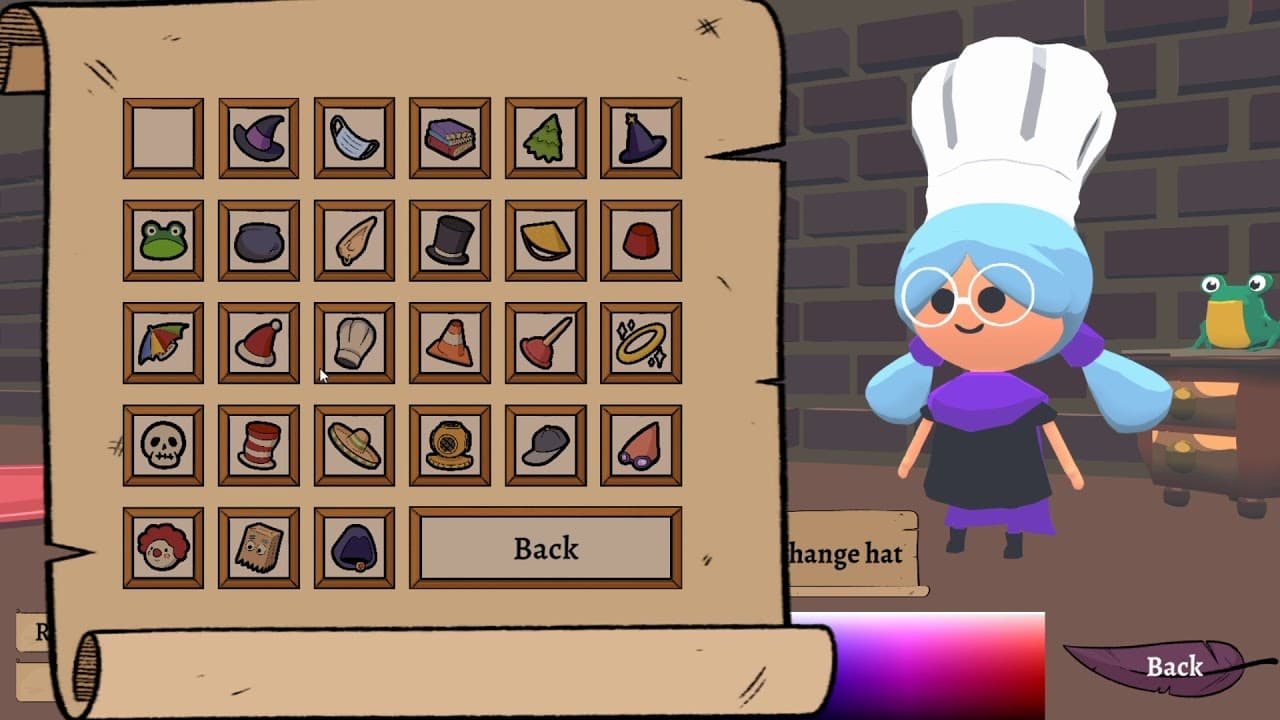The image size is (1280, 720).
Task: Pick the plunger hat
Action: 546,342
